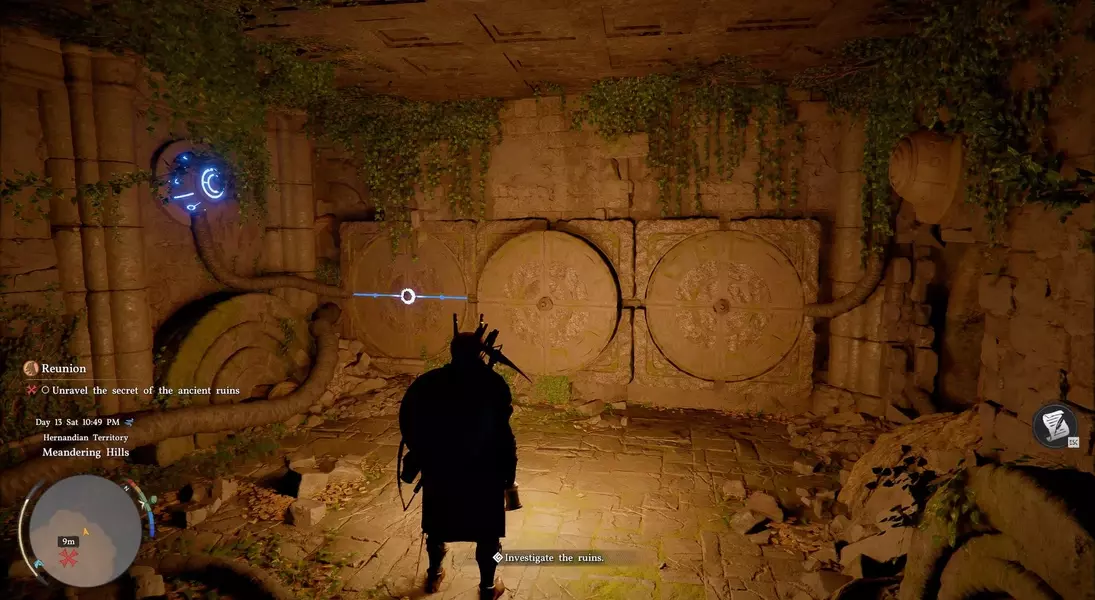Select the red quest marker on minimap
The width and height of the screenshot is (1095, 600).
pos(70,556)
